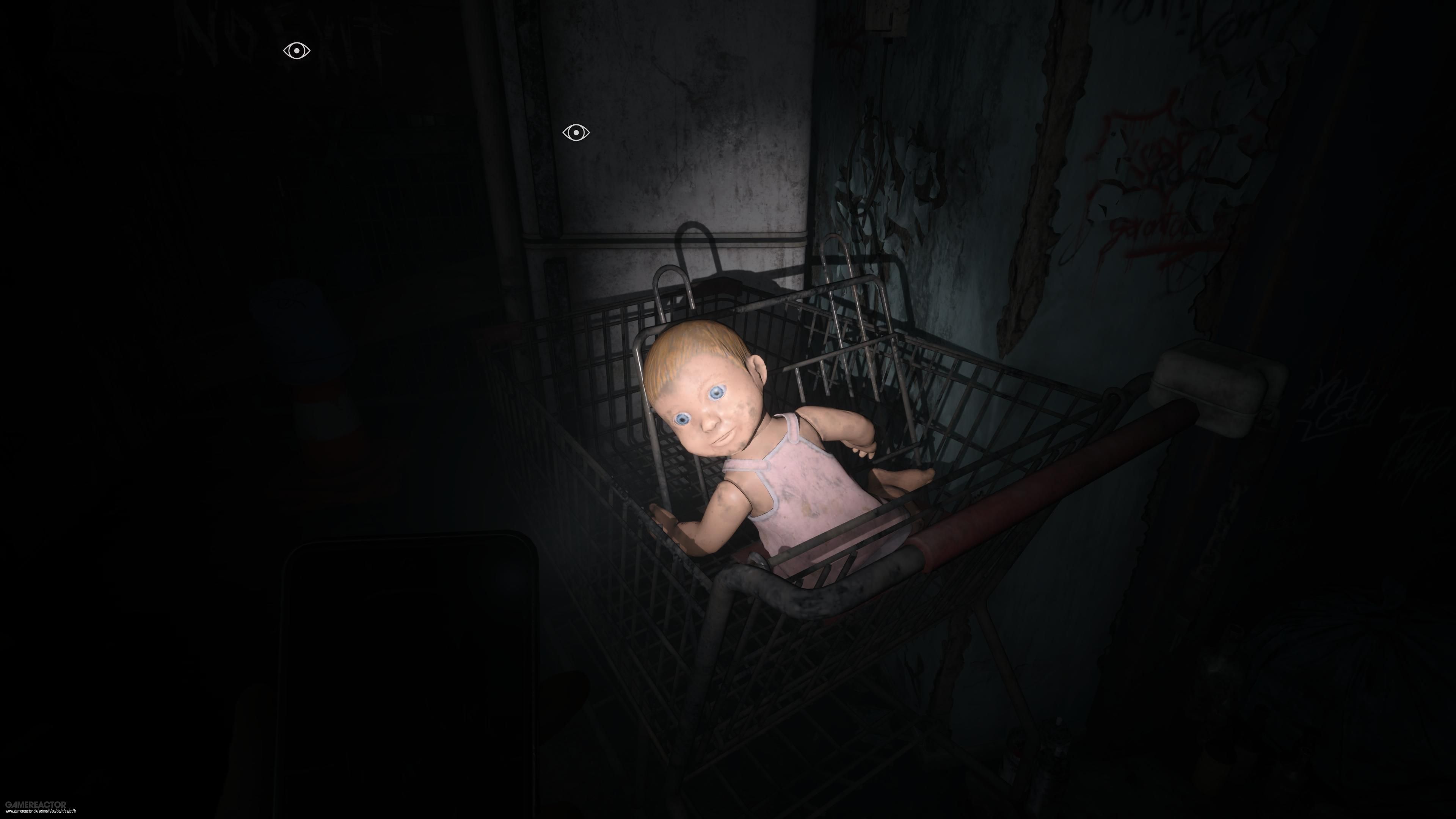1456x819 pixels.
Task: Click the 'pt' language code in the URL
Action: point(71,813)
